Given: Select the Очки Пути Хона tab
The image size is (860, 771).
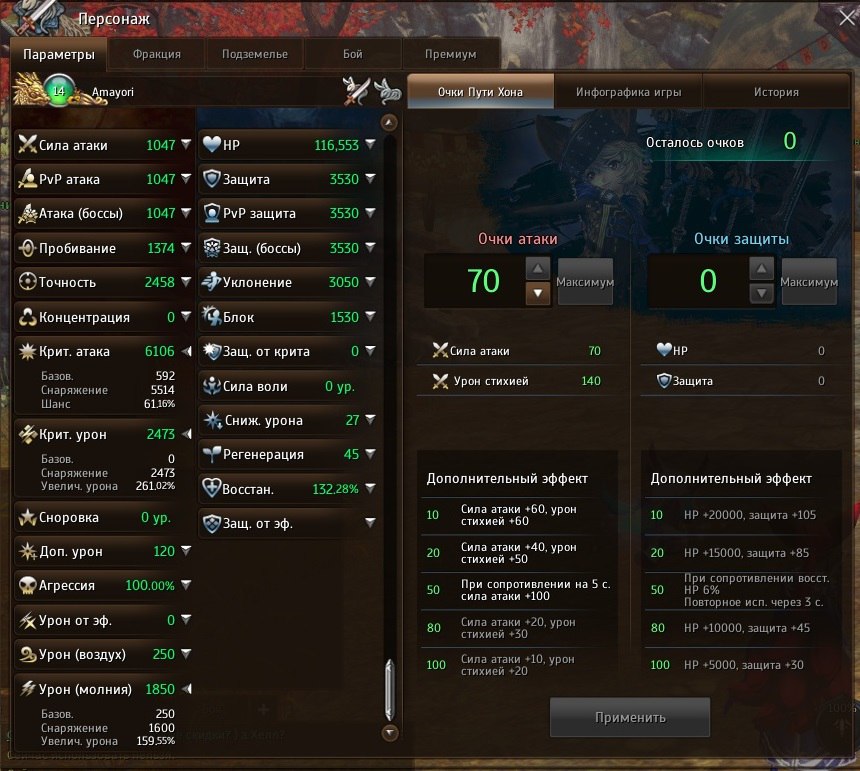Looking at the screenshot, I should (x=480, y=92).
